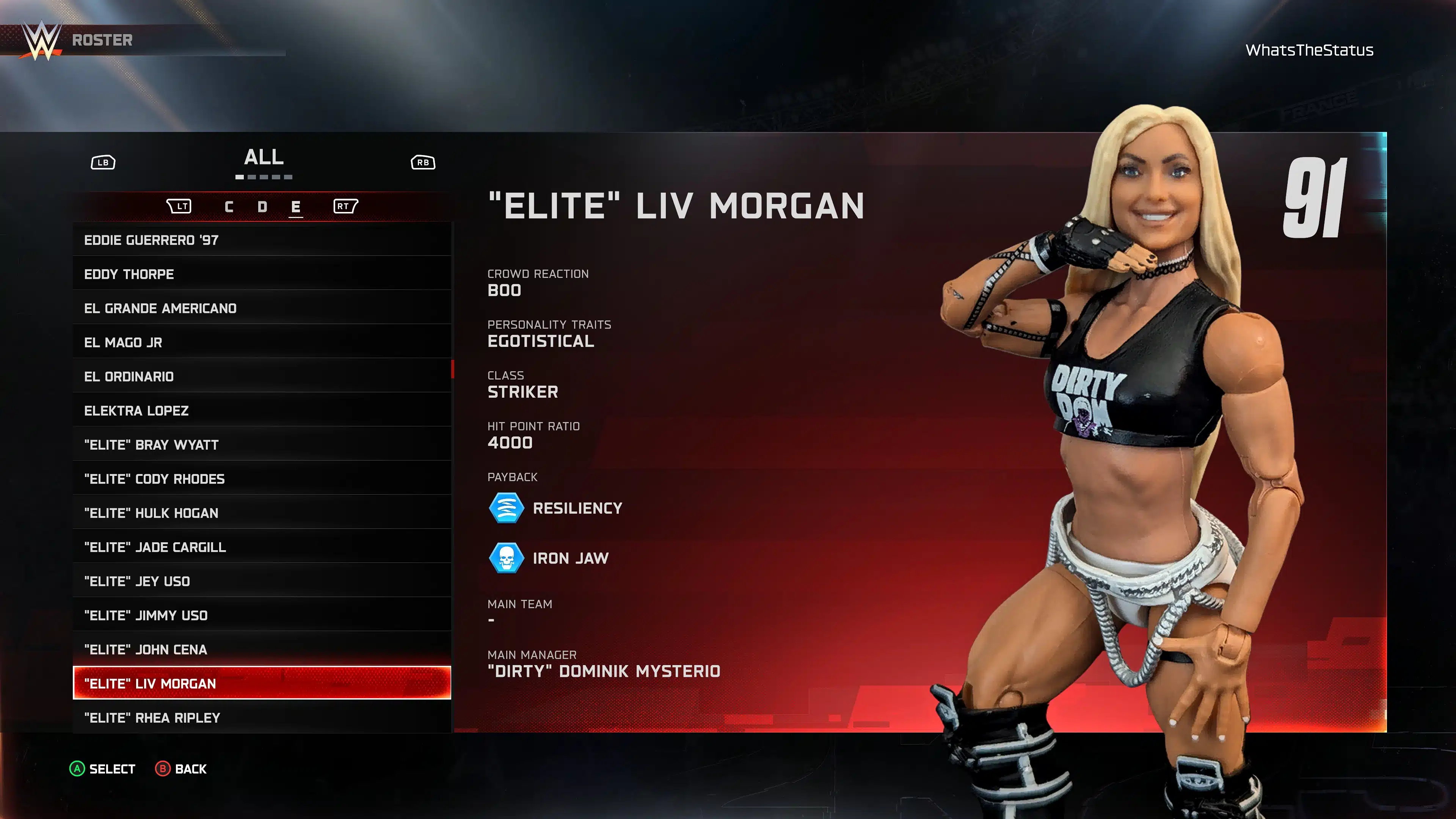
Task: Click the ALL roster category tab
Action: click(264, 158)
